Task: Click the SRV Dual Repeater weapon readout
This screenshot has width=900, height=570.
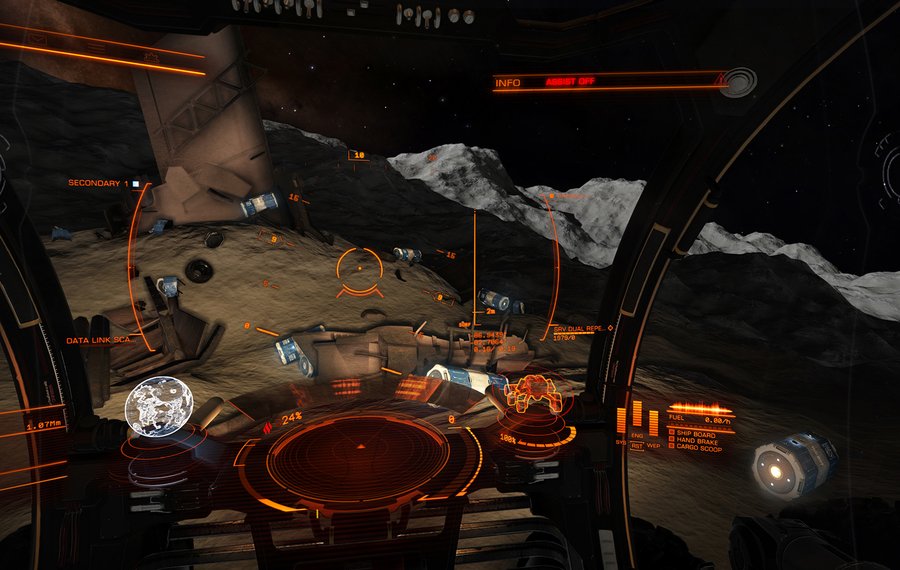Action: pos(582,331)
